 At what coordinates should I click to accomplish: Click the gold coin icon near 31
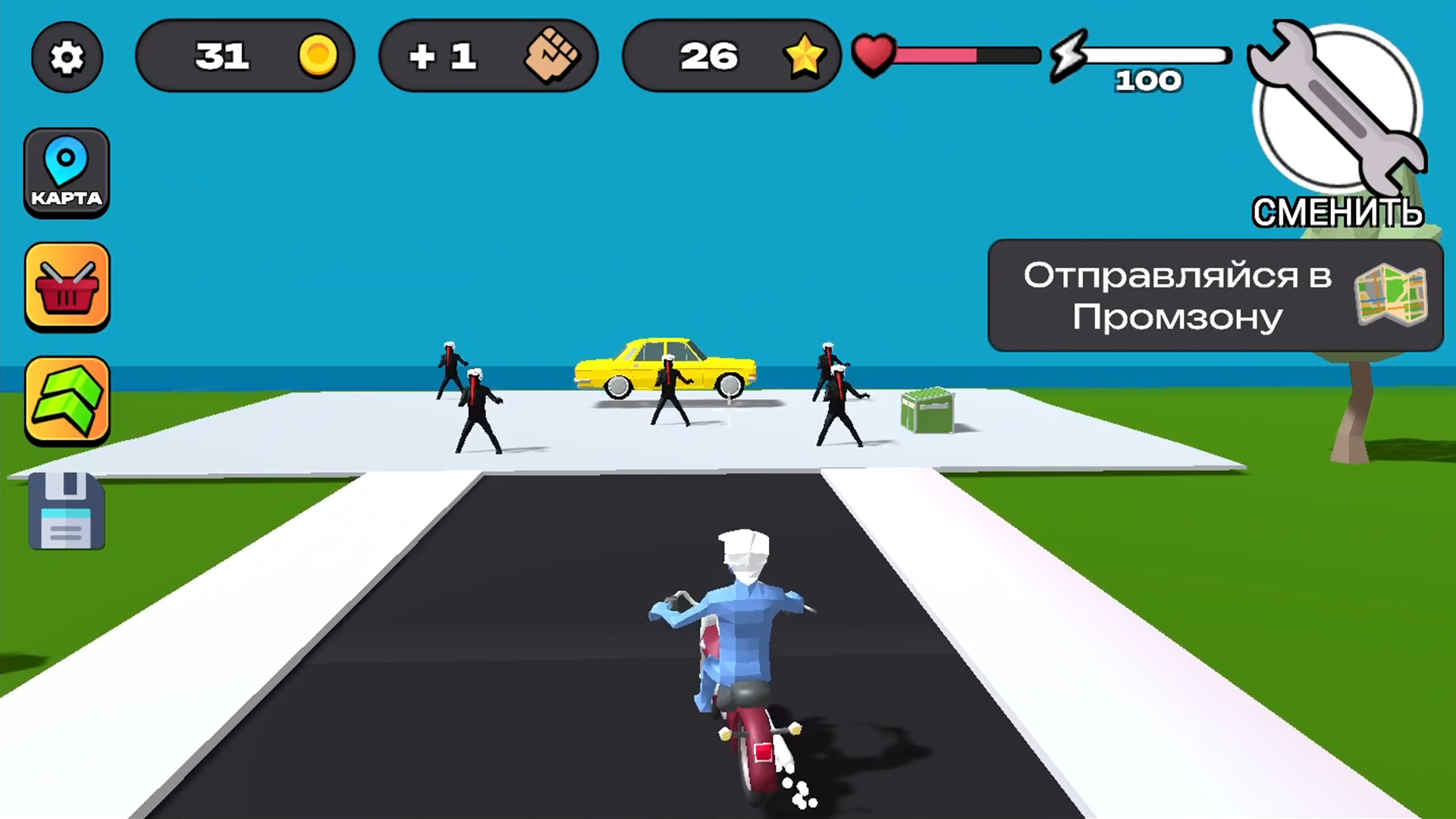(318, 55)
